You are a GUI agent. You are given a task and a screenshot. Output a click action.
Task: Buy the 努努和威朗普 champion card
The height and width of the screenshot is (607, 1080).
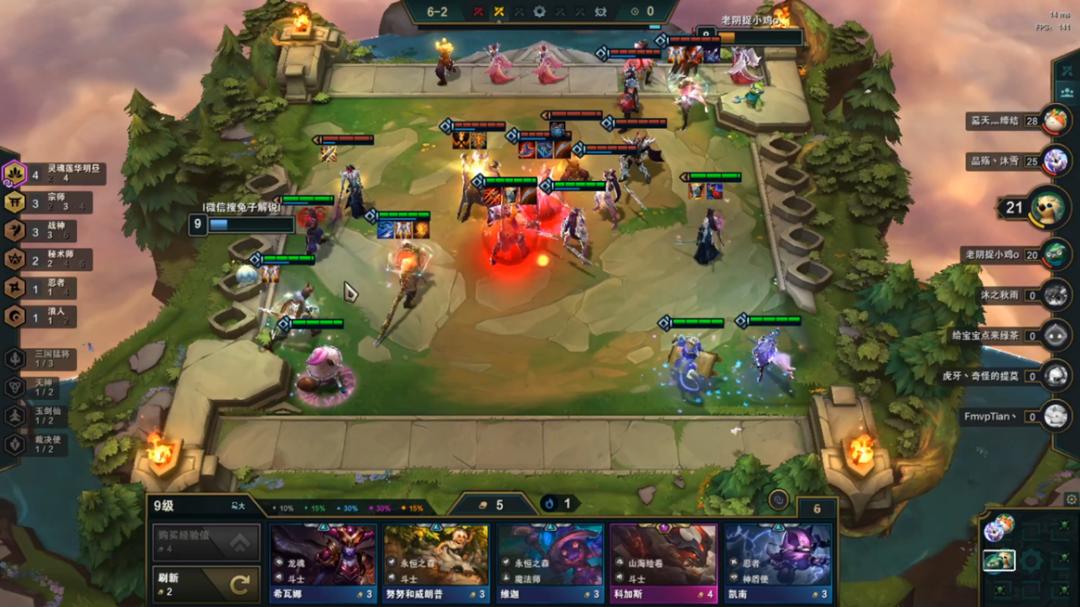coord(435,562)
